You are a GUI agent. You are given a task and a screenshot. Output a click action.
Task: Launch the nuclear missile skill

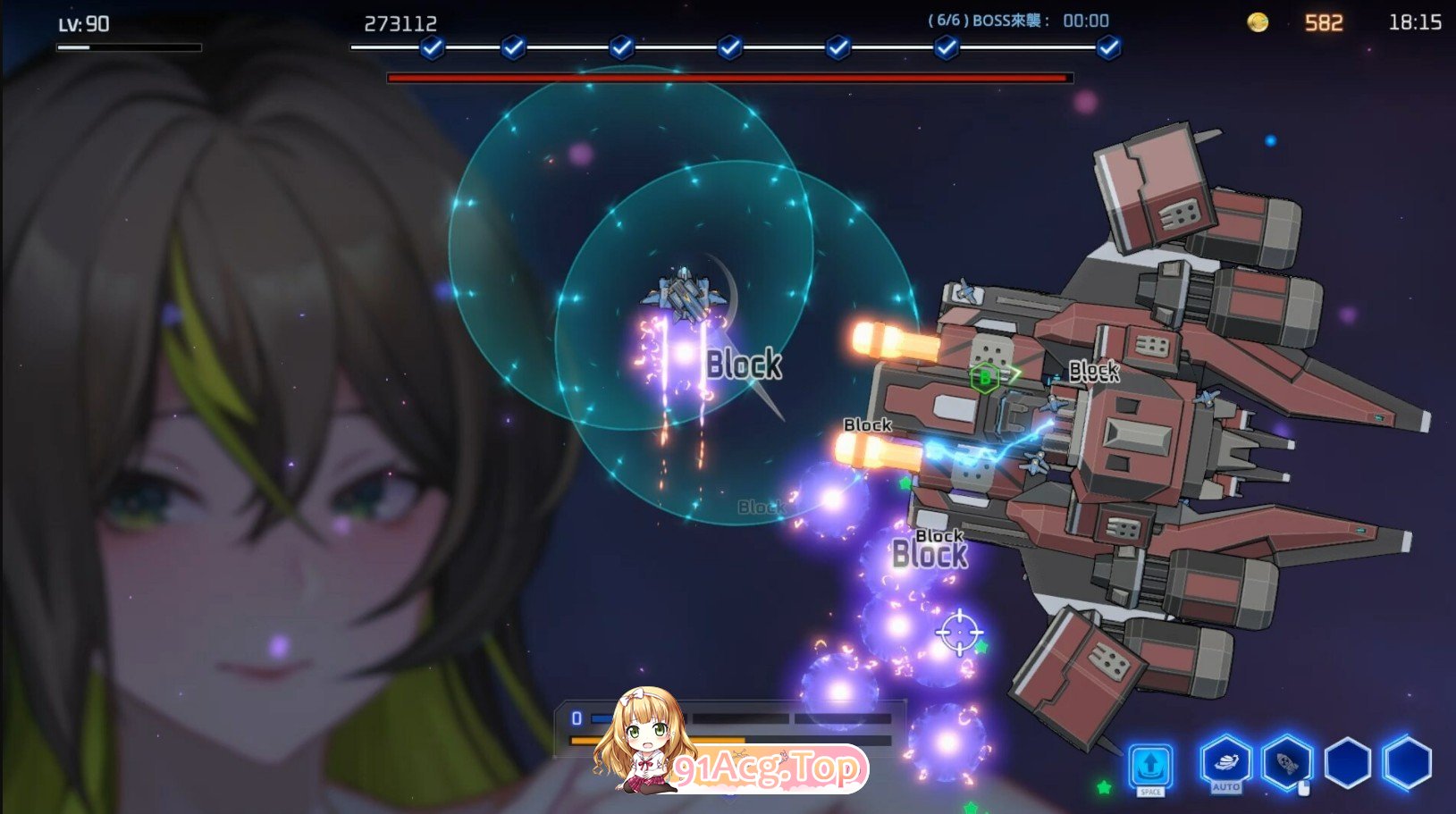[x=1287, y=764]
